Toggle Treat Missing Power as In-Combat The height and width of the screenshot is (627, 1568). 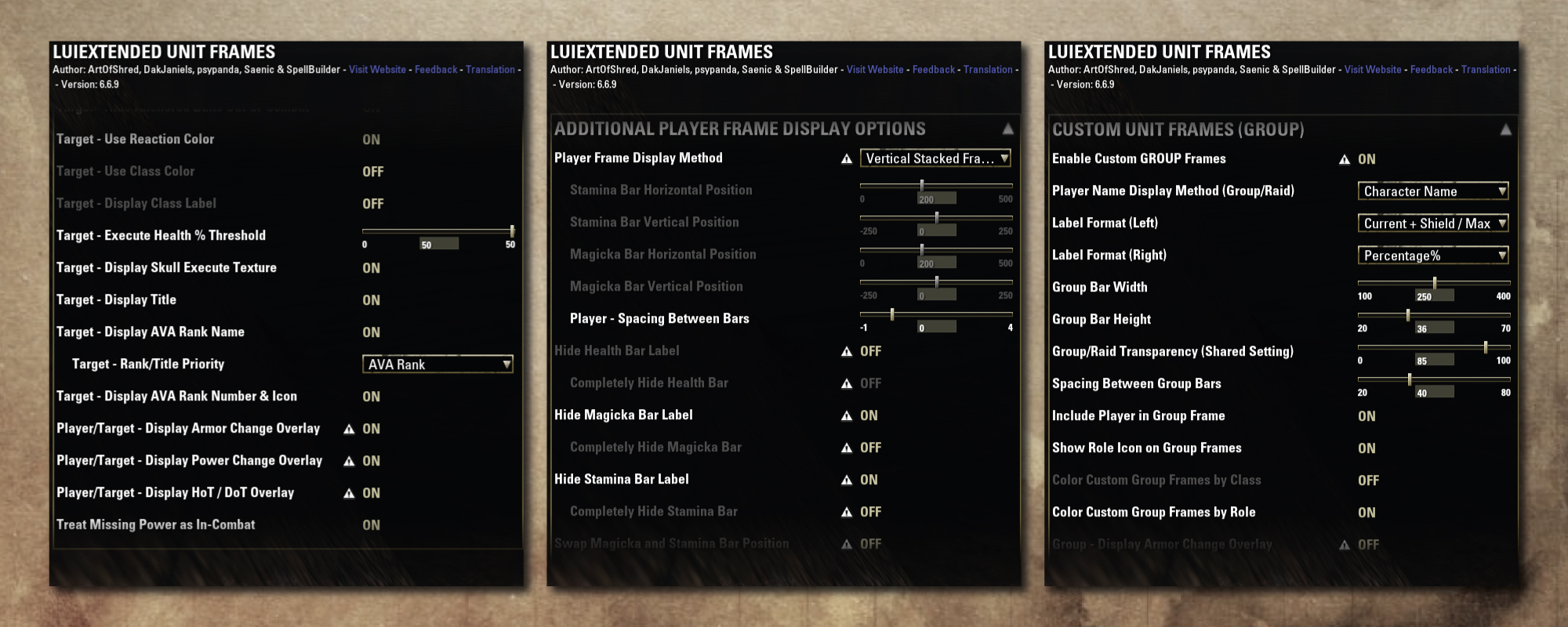tap(371, 525)
